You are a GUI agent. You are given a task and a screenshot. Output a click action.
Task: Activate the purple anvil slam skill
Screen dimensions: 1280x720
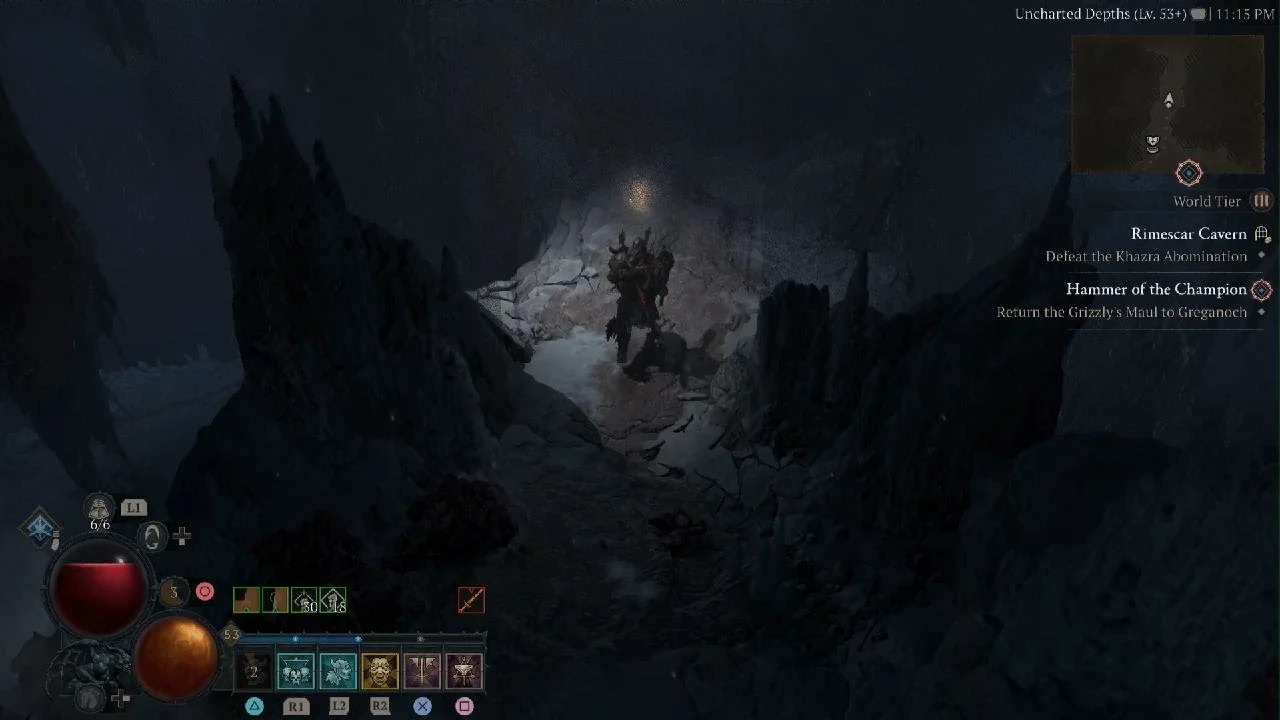click(x=464, y=672)
